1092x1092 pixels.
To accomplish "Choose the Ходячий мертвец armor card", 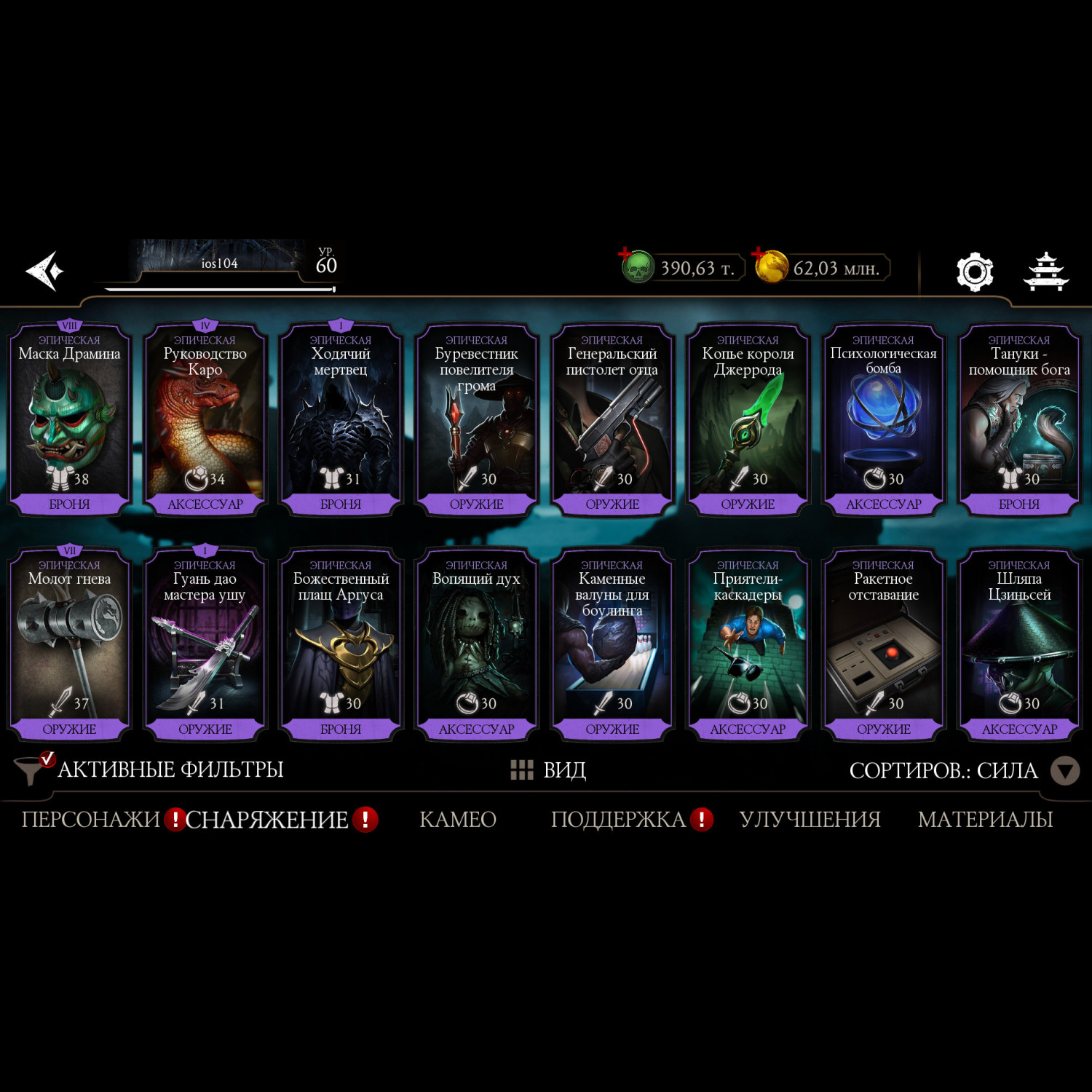I will [341, 420].
